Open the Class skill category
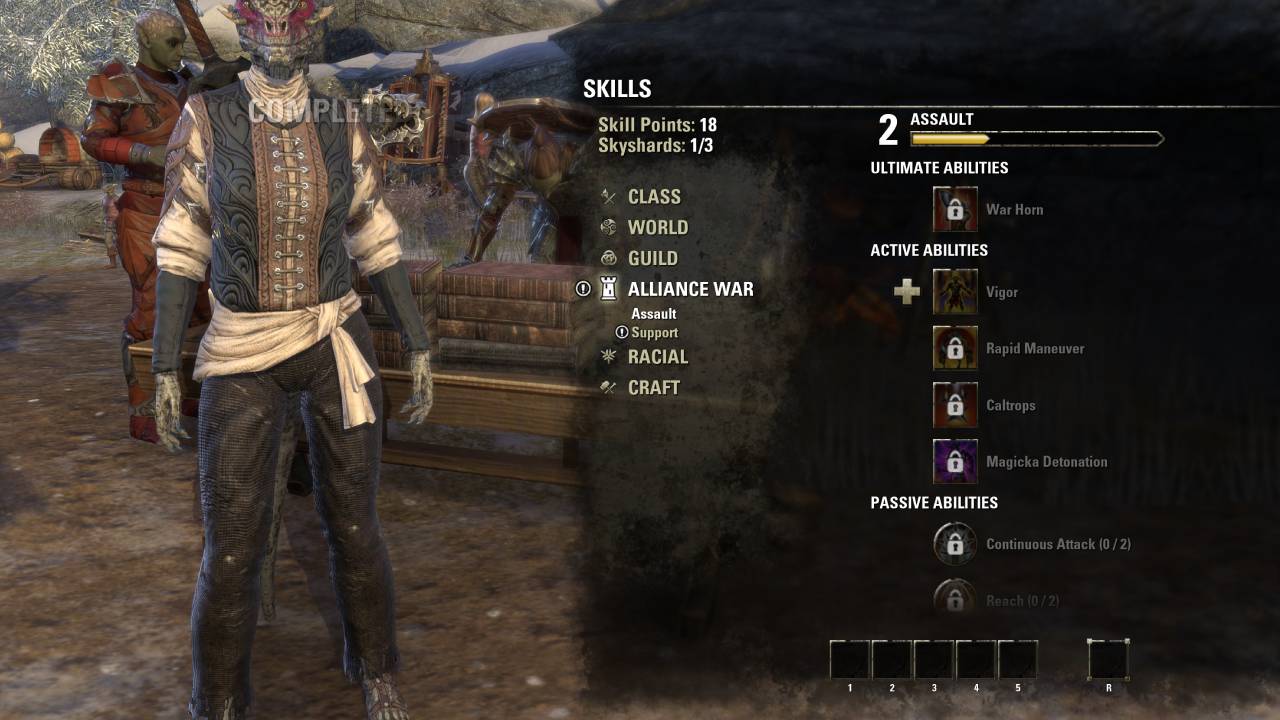Screen dimensions: 1280x720 653,197
